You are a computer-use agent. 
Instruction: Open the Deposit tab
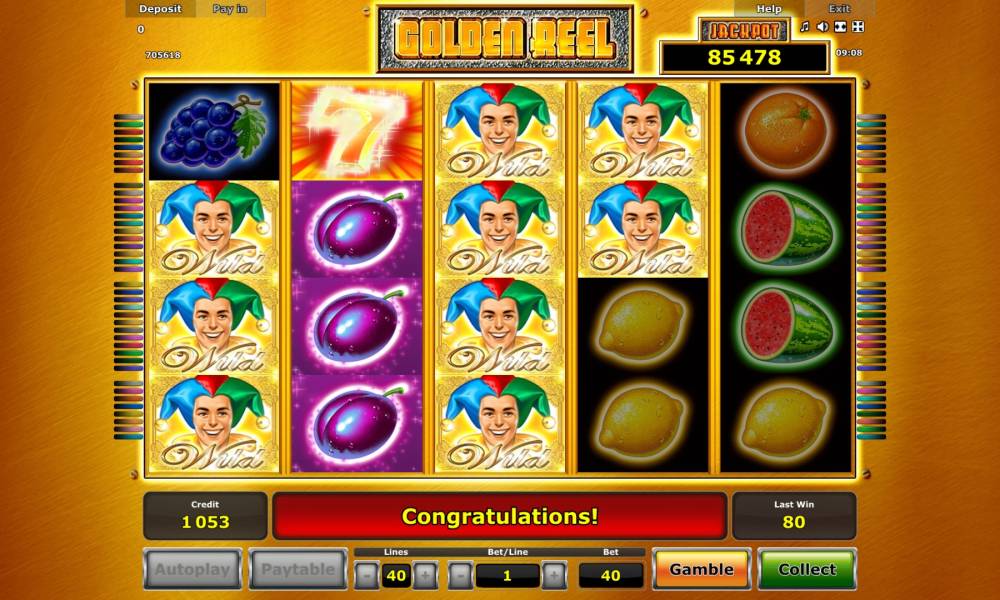point(160,9)
